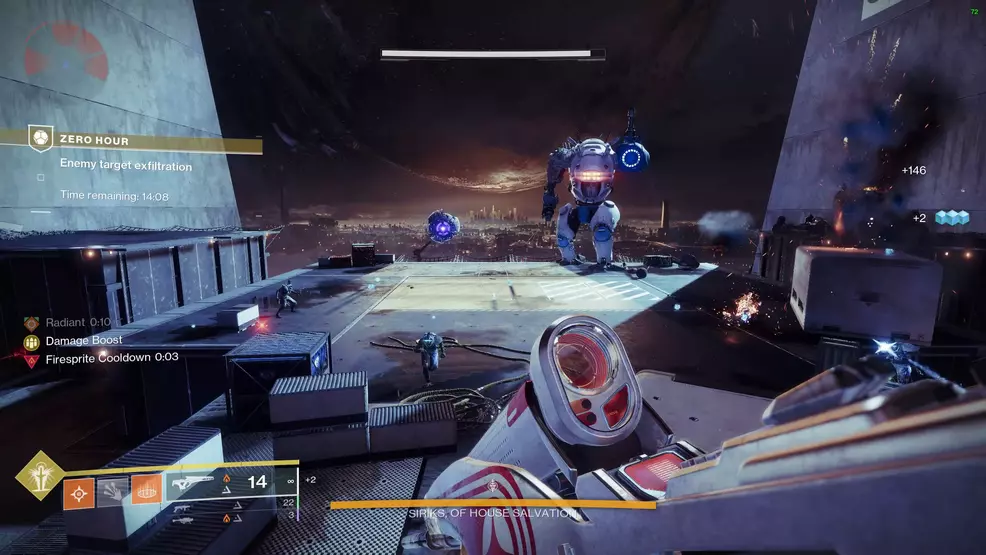Screen dimensions: 986x555
Task: Click the Firesprite Cooldown status icon
Action: (x=32, y=358)
